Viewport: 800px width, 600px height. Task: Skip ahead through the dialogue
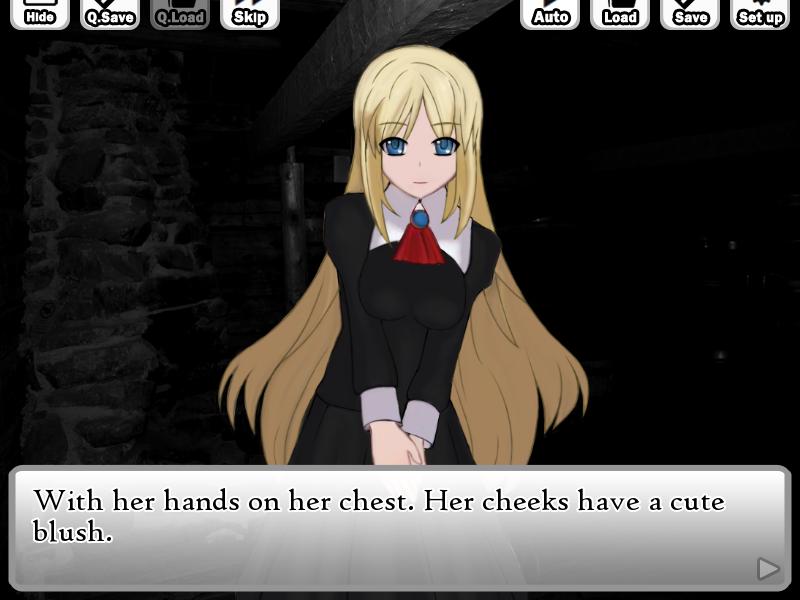click(250, 14)
